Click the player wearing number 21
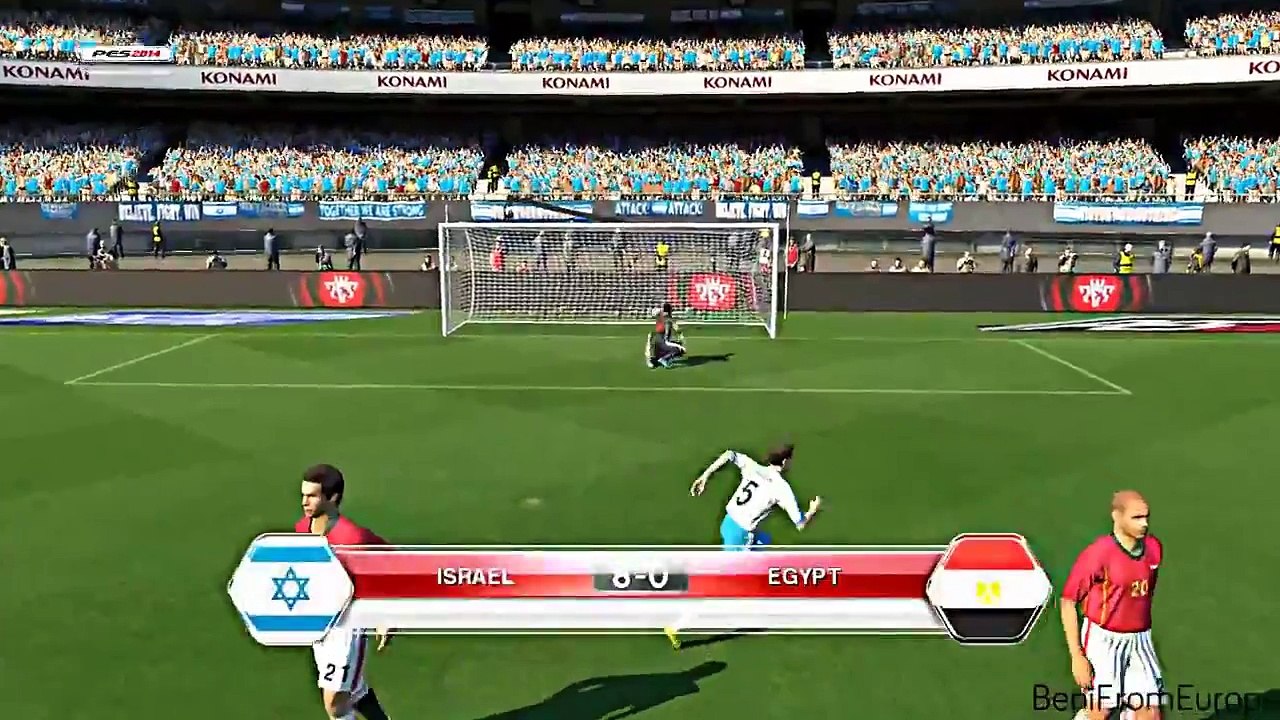The image size is (1280, 720). click(330, 600)
